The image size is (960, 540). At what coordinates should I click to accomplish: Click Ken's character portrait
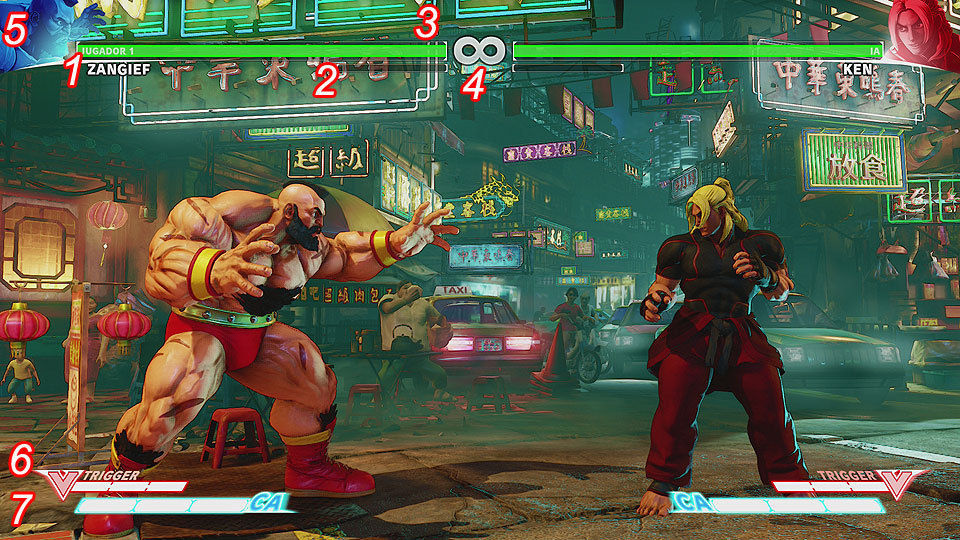pyautogui.click(x=922, y=32)
